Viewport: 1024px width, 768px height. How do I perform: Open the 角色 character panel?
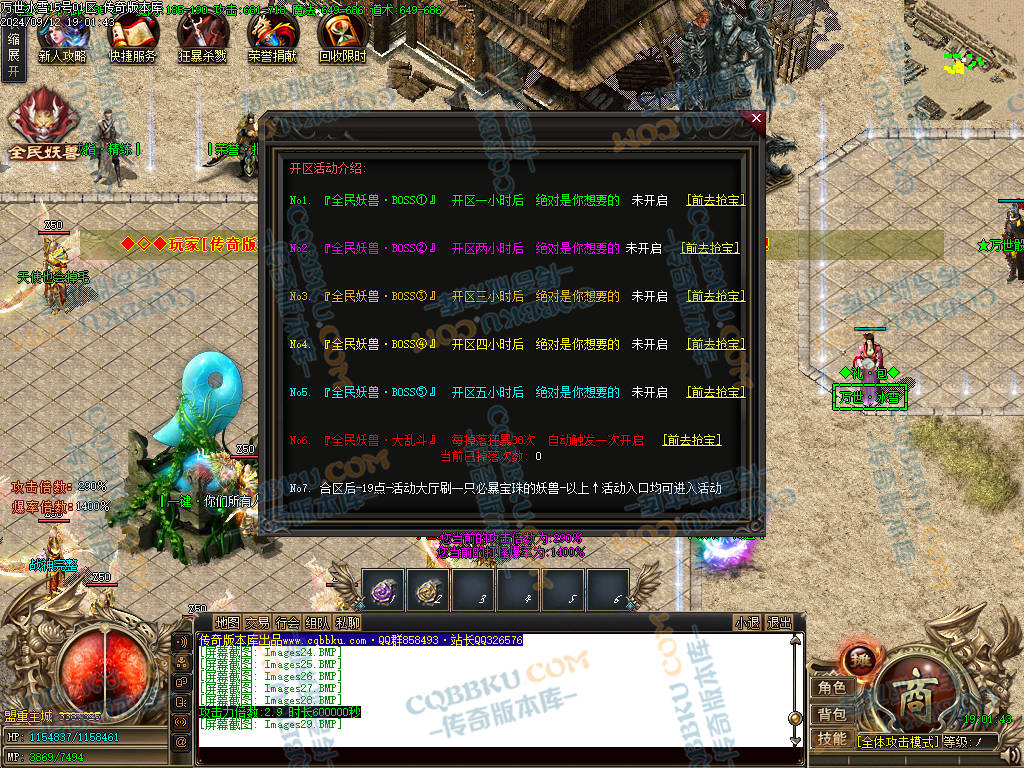pos(832,688)
